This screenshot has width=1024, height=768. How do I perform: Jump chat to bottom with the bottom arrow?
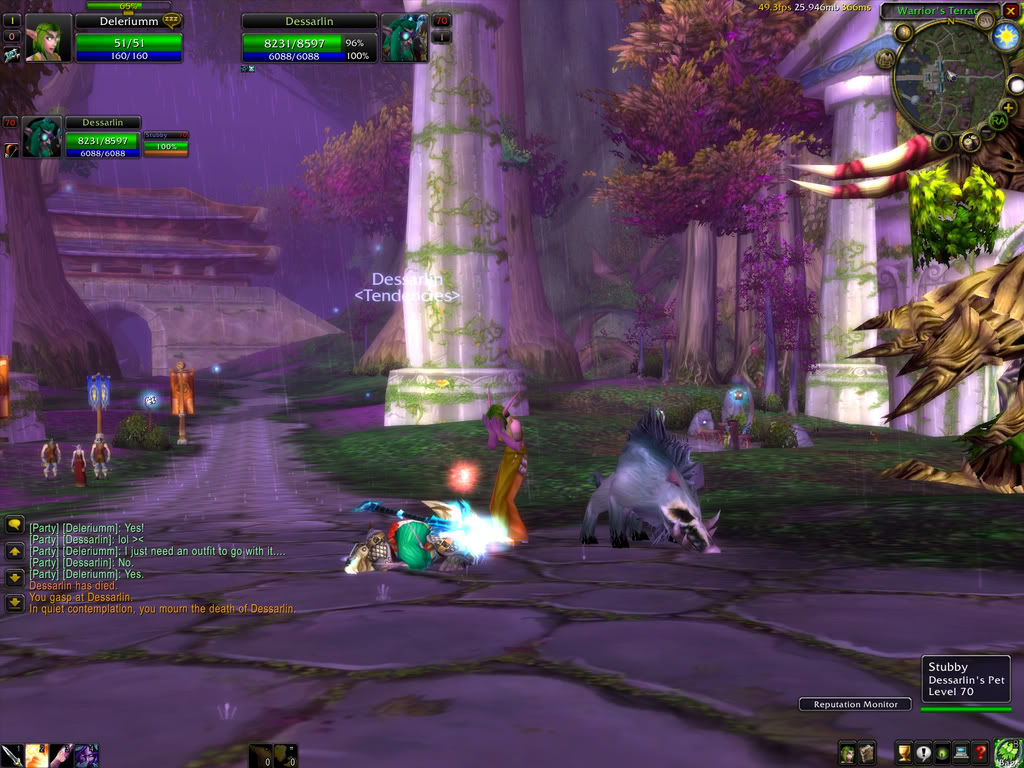click(15, 603)
